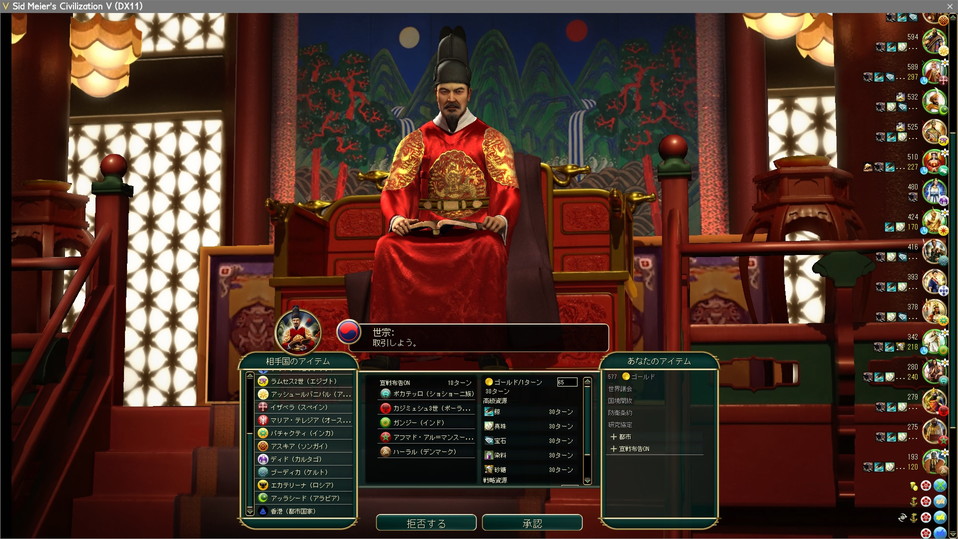The width and height of the screenshot is (958, 539).
Task: Choose イザベラ (Spain) from their items
Action: click(303, 407)
